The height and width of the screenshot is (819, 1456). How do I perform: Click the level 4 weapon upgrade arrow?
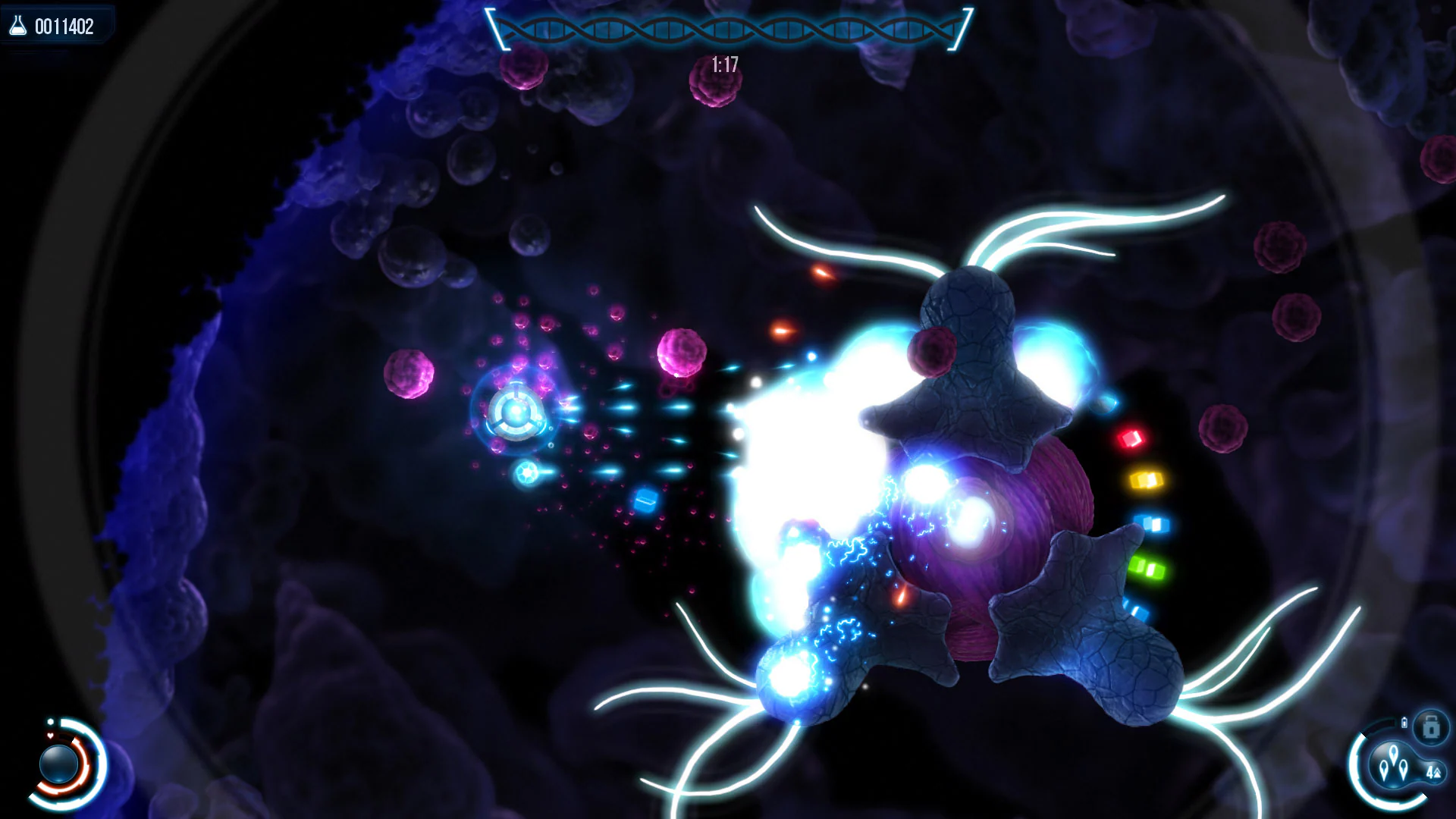(1435, 773)
